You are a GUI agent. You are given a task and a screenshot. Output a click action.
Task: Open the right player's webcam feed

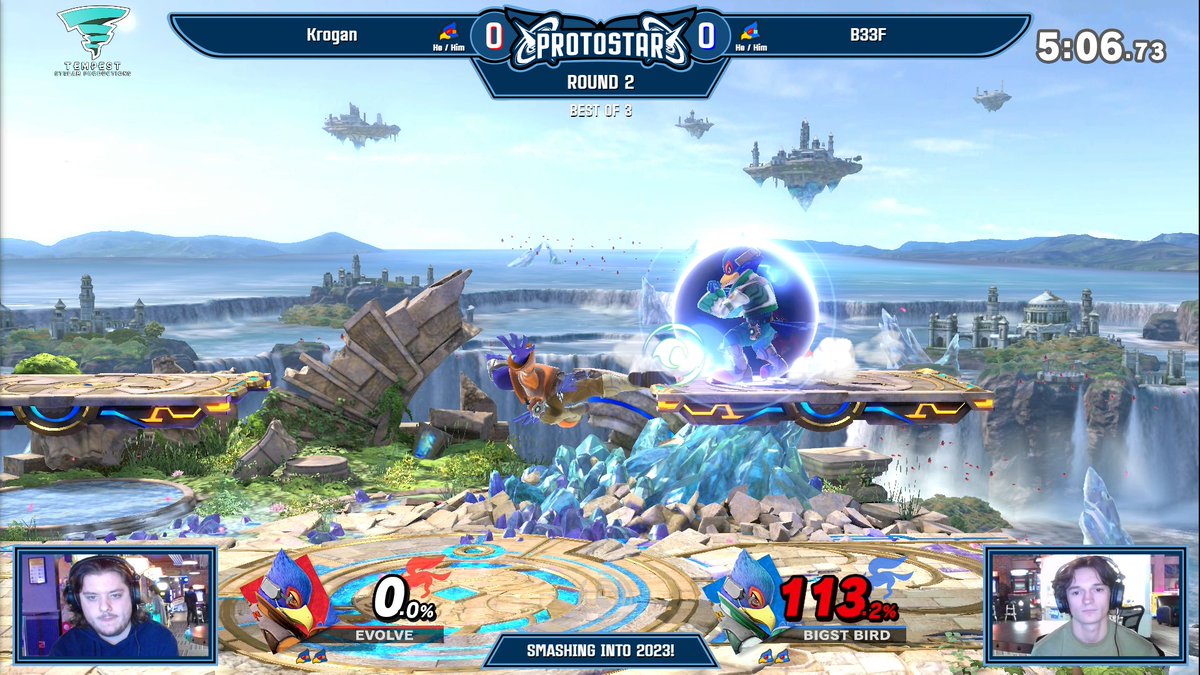[1086, 605]
